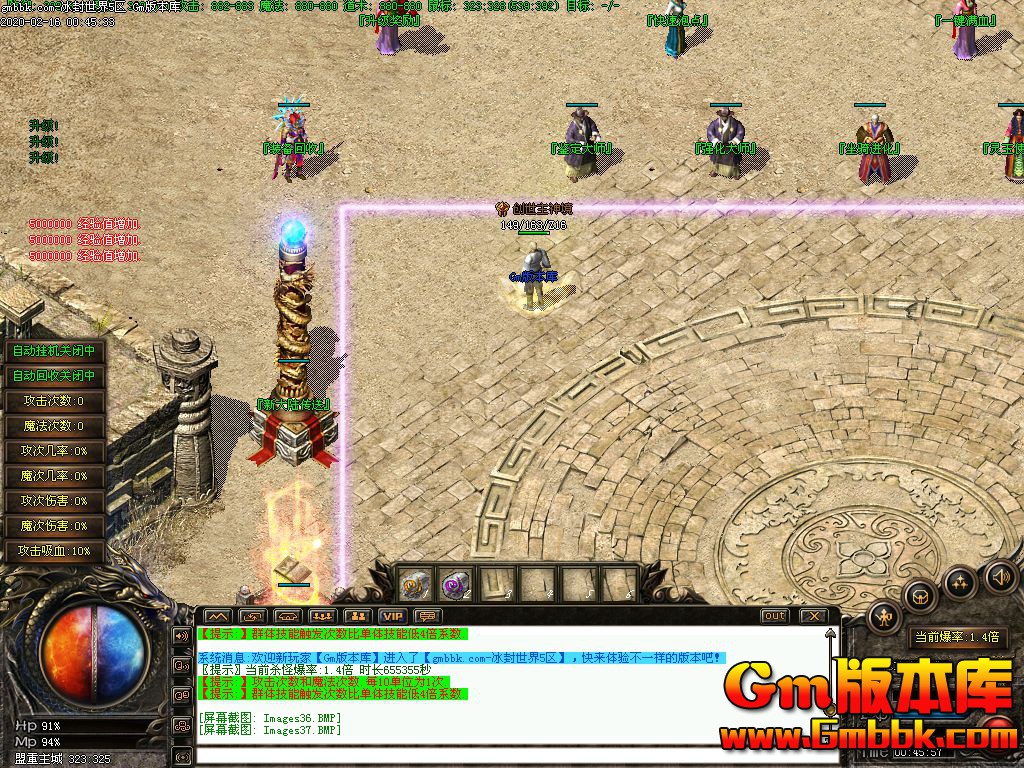Click the topmost chat channel speaker button

pyautogui.click(x=182, y=635)
